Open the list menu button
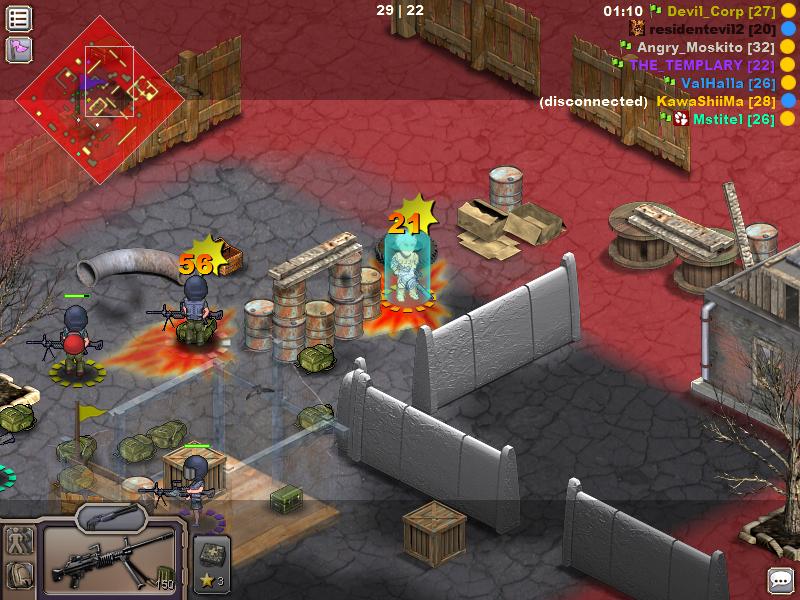800x600 pixels. [19, 18]
